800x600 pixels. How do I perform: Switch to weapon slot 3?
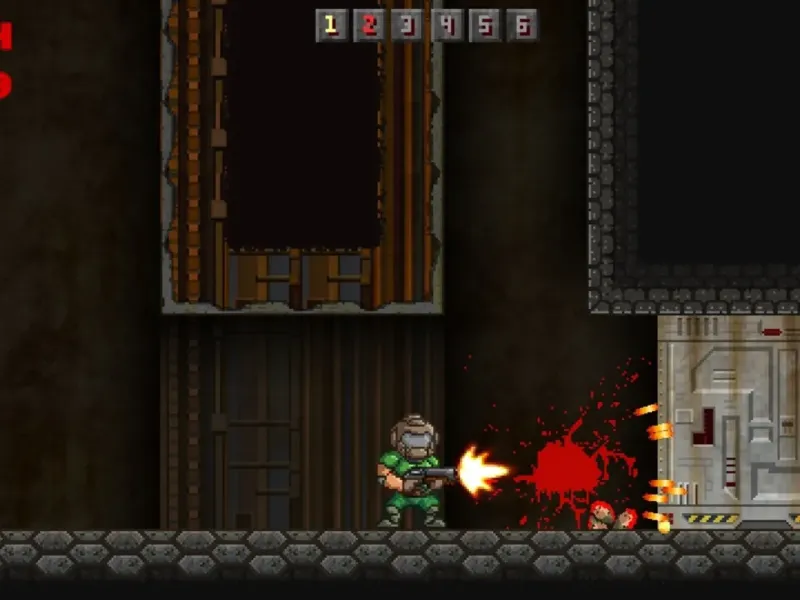(x=408, y=25)
